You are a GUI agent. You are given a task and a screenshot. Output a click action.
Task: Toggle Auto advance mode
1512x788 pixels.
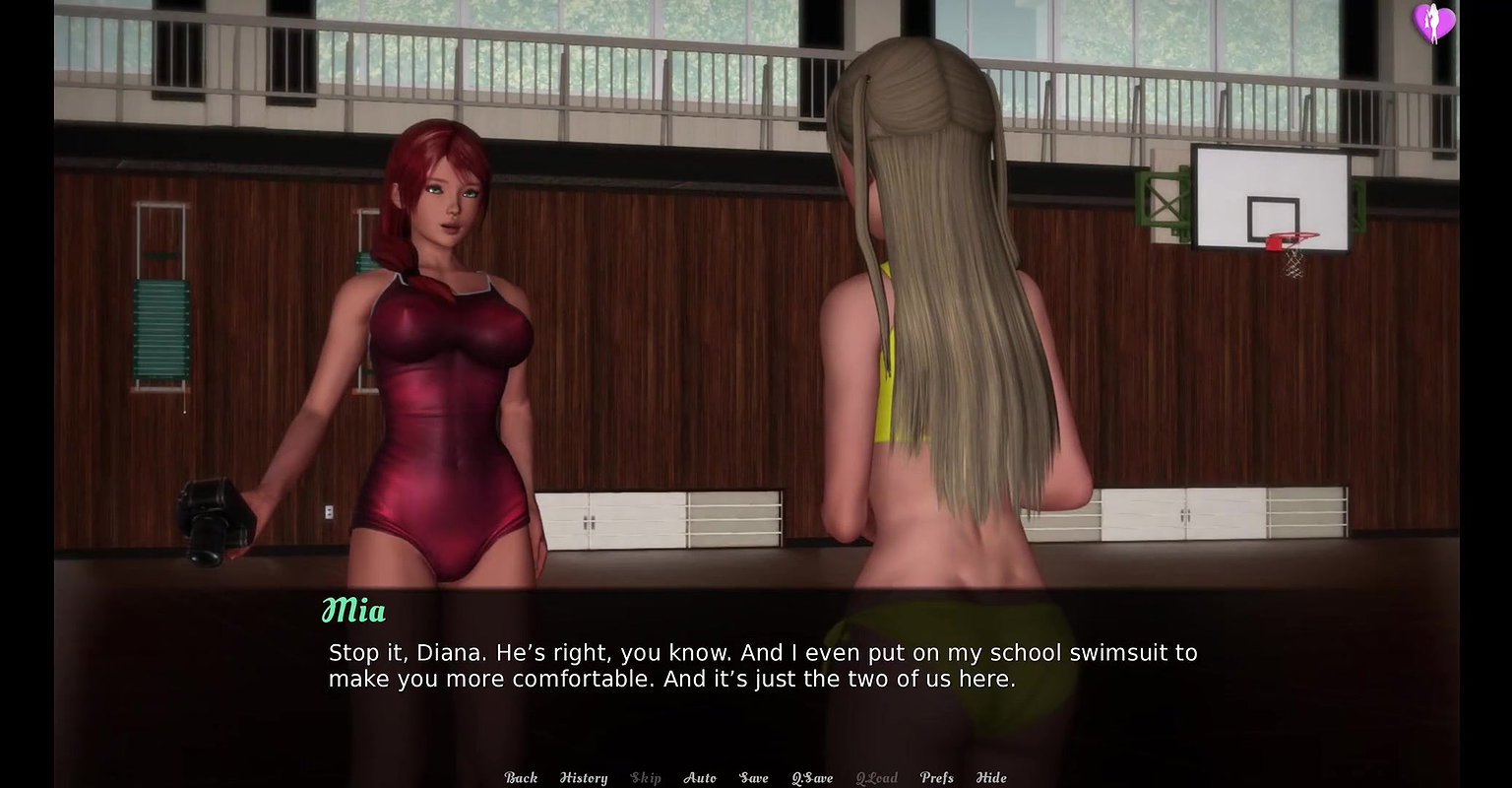pos(700,777)
